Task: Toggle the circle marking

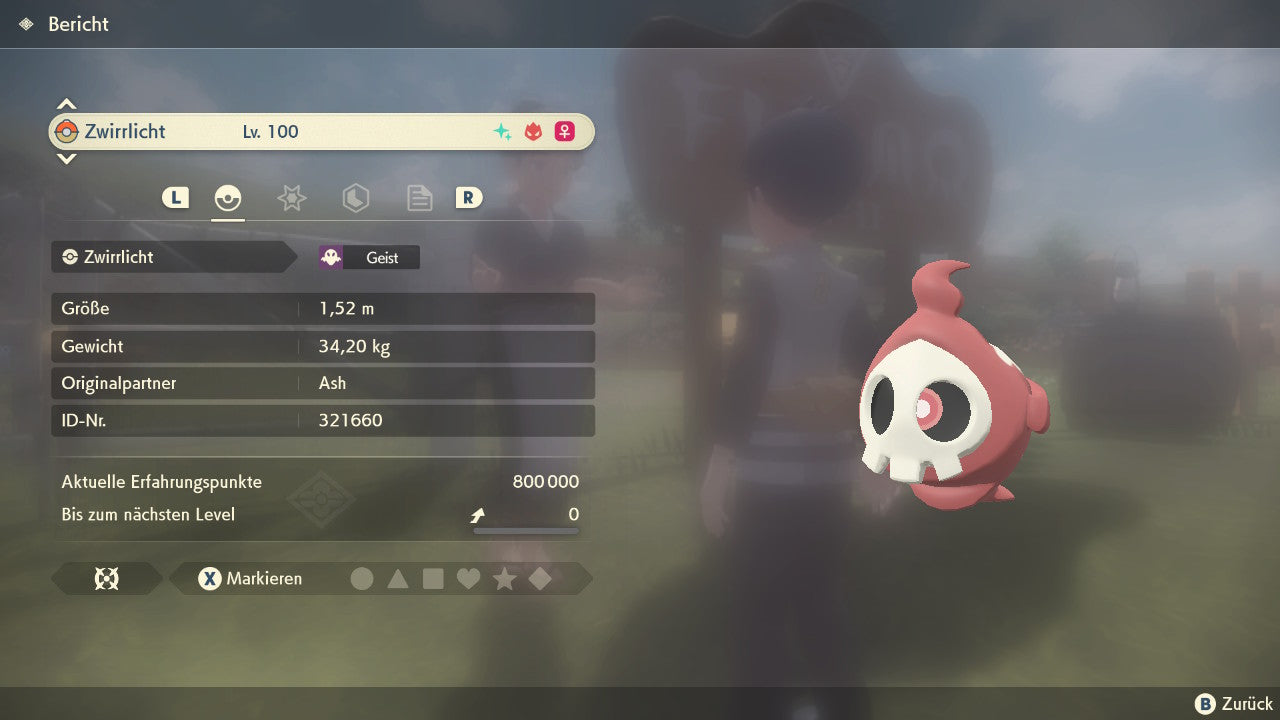Action: (x=362, y=578)
